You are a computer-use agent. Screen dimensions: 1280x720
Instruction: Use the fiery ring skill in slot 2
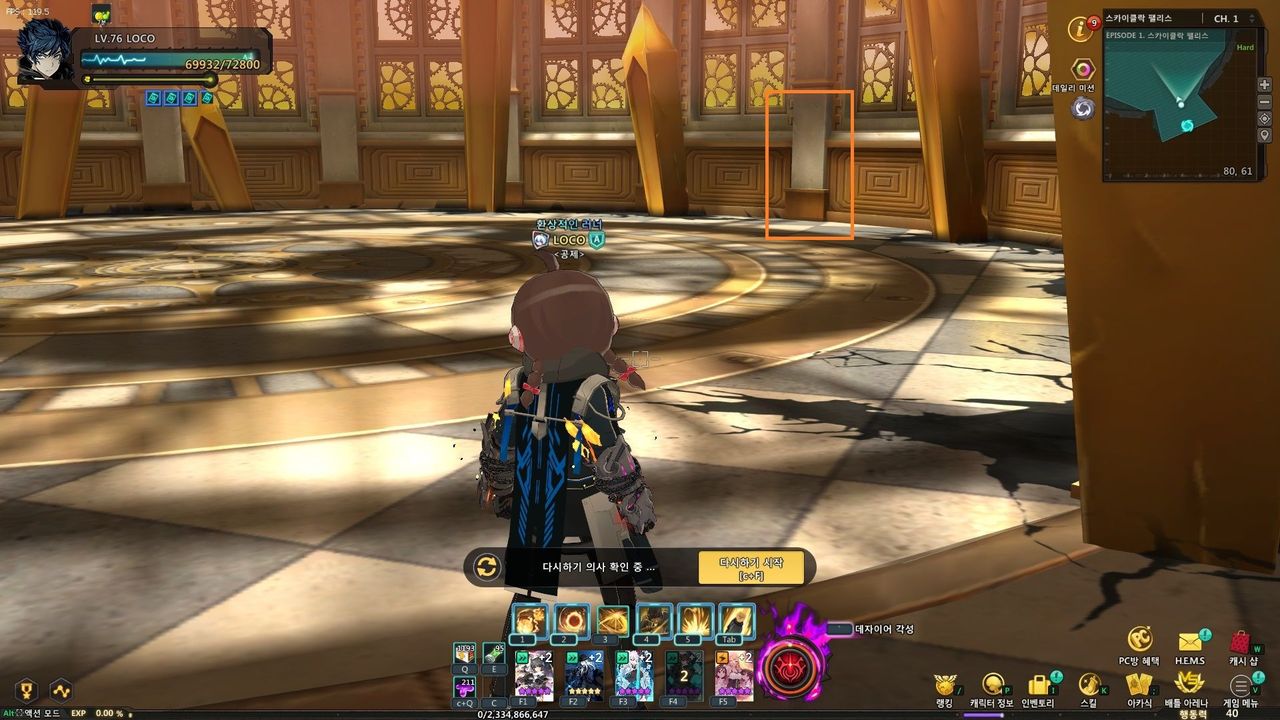(x=572, y=621)
